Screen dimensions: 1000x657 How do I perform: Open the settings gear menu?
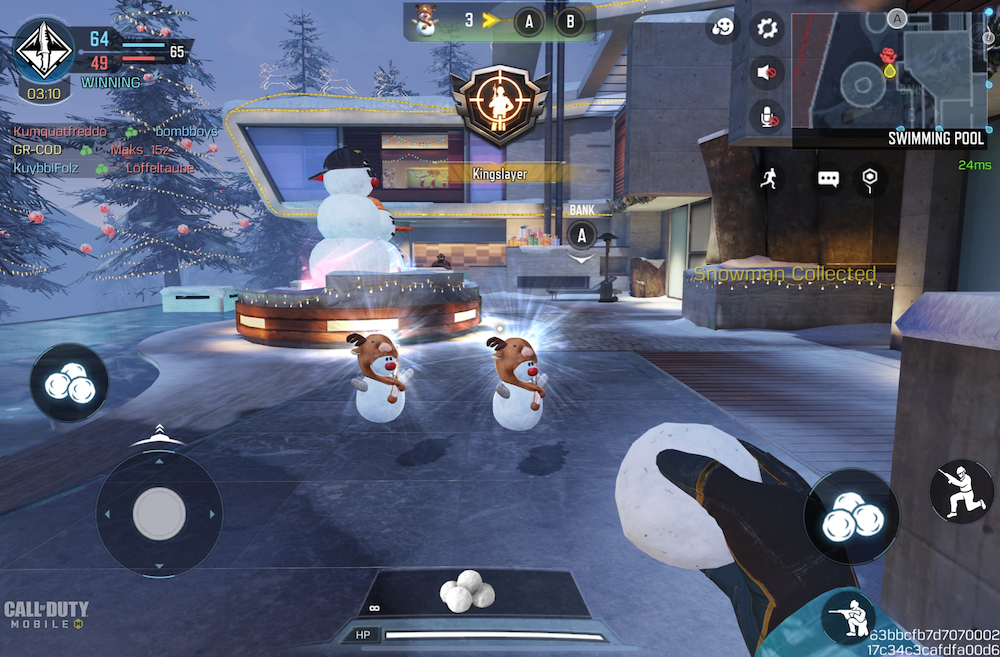(x=767, y=28)
